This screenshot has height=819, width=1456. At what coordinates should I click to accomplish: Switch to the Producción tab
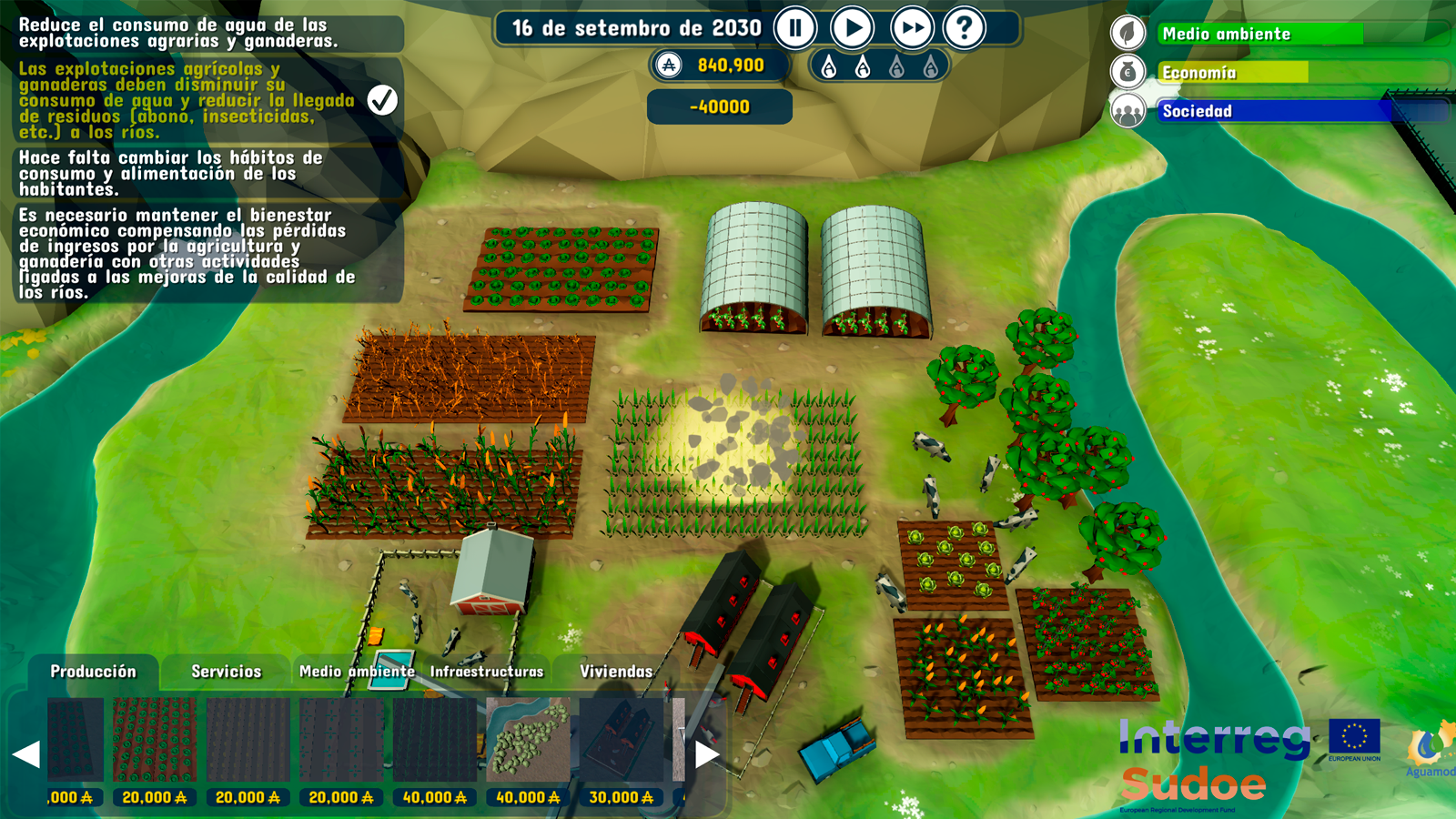(93, 672)
